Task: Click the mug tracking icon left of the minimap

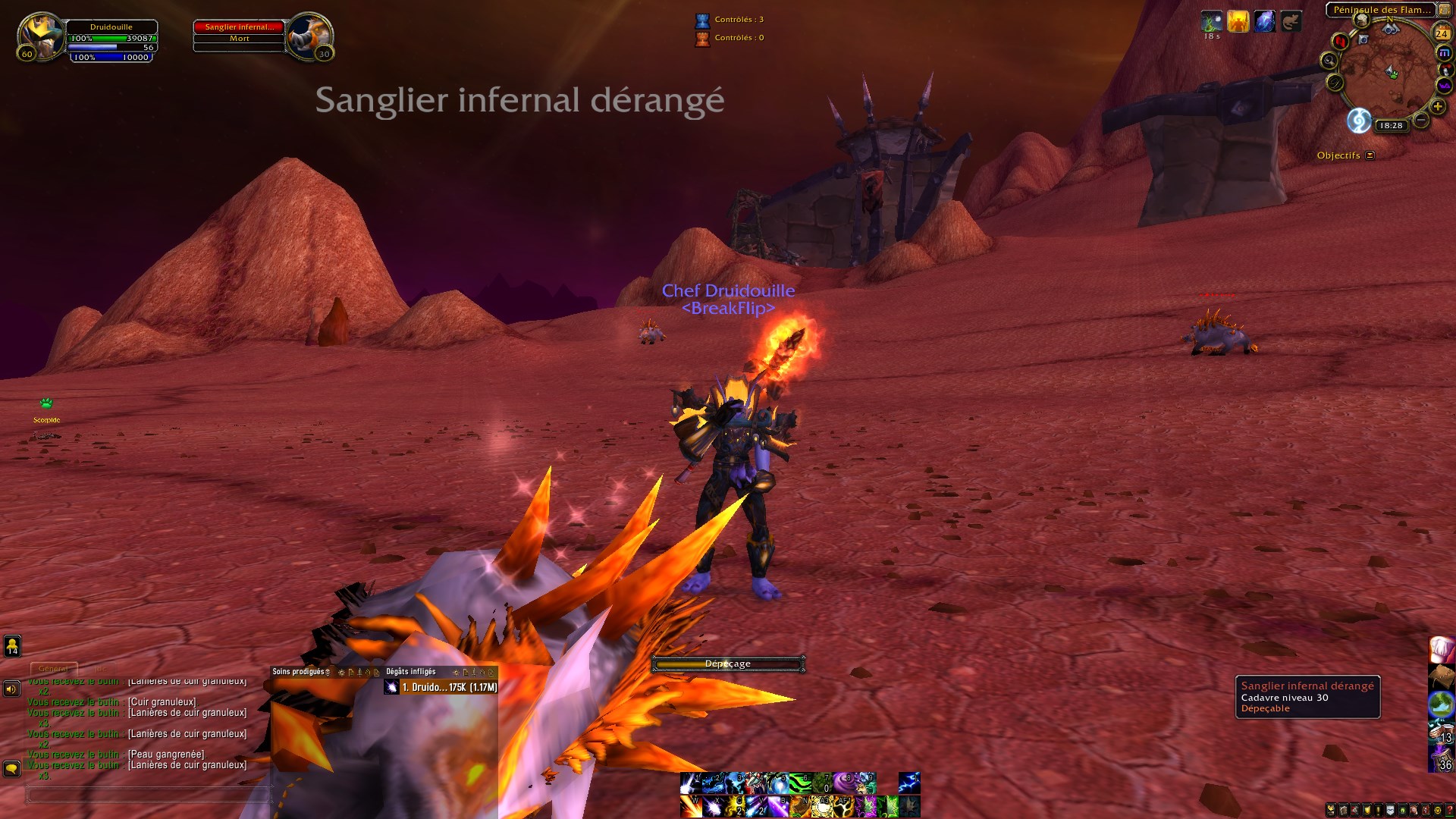Action: point(1361,20)
